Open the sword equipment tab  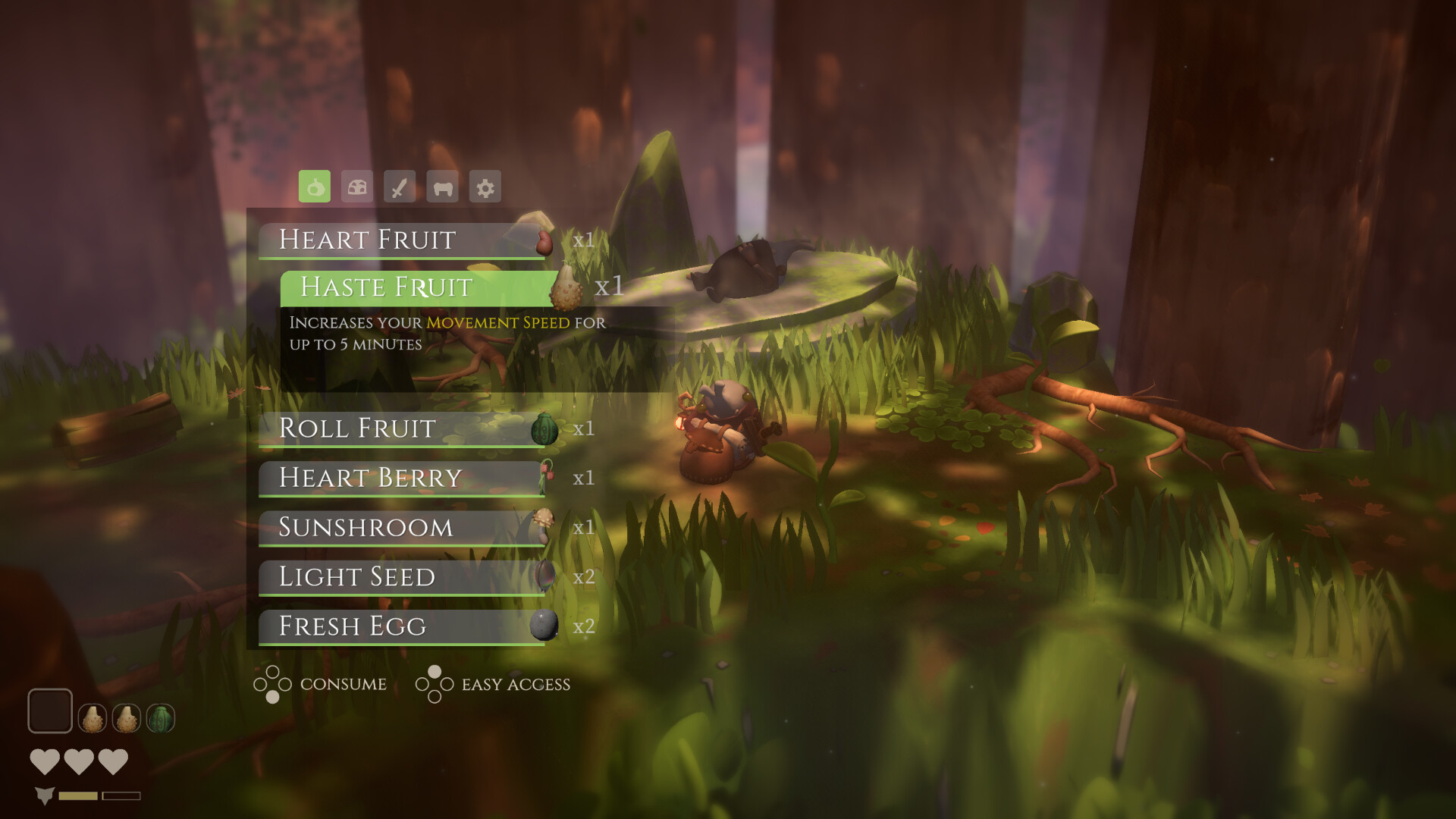click(x=400, y=187)
